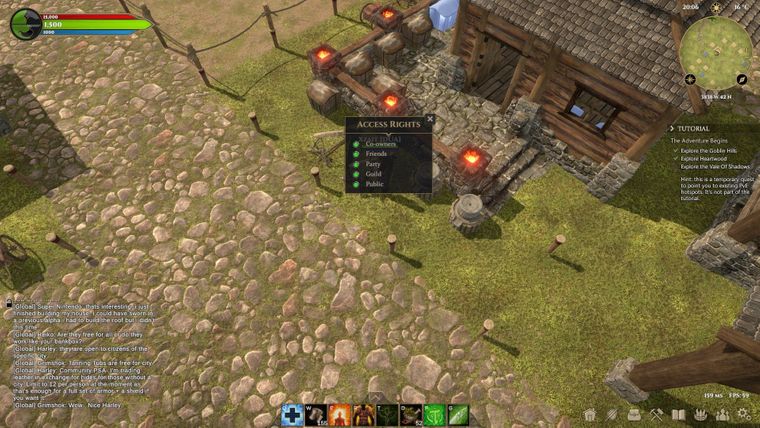Image resolution: width=760 pixels, height=428 pixels.
Task: Toggle Public access right
Action: click(x=356, y=184)
